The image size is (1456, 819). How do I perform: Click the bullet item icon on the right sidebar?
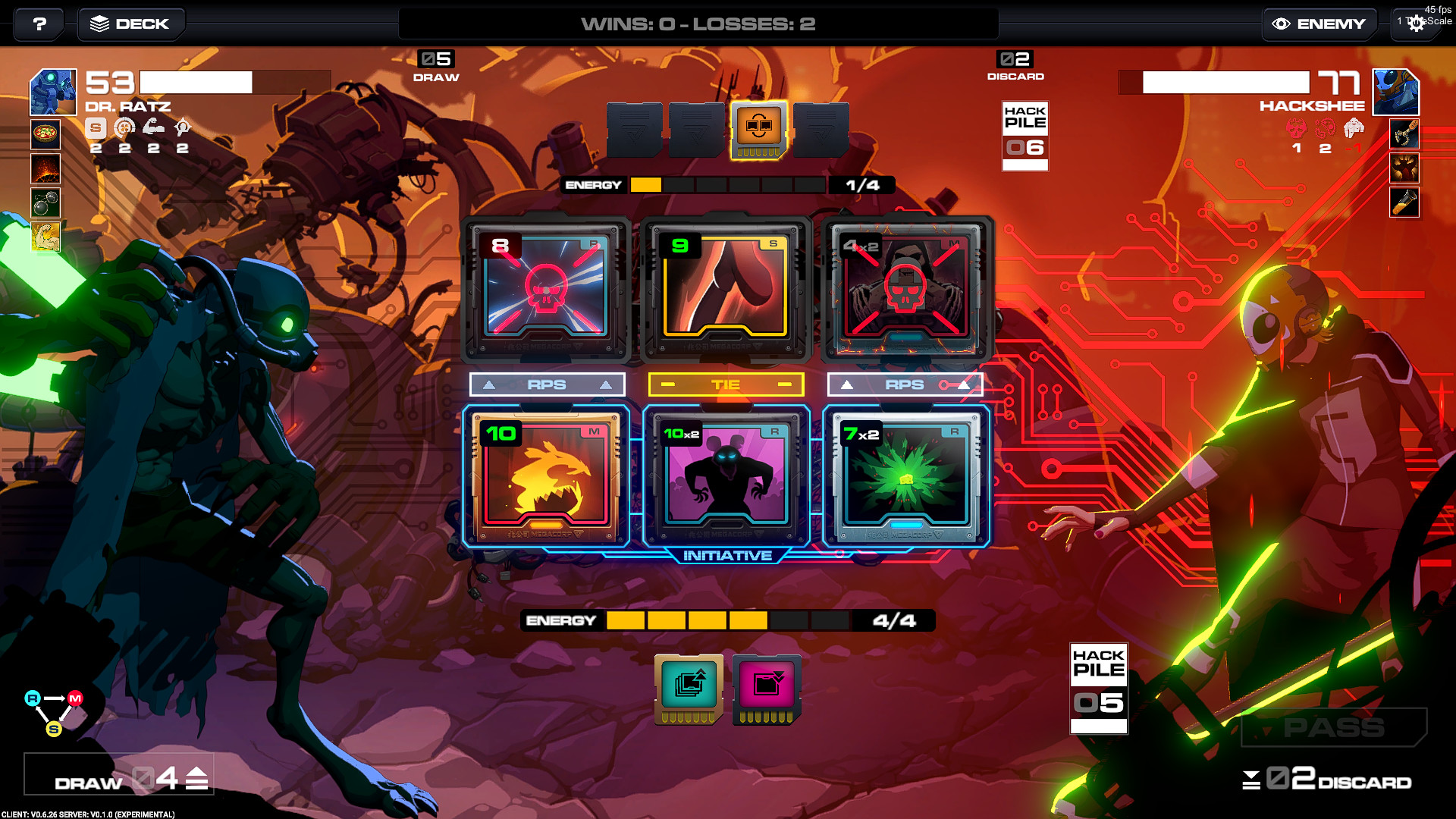point(1405,202)
